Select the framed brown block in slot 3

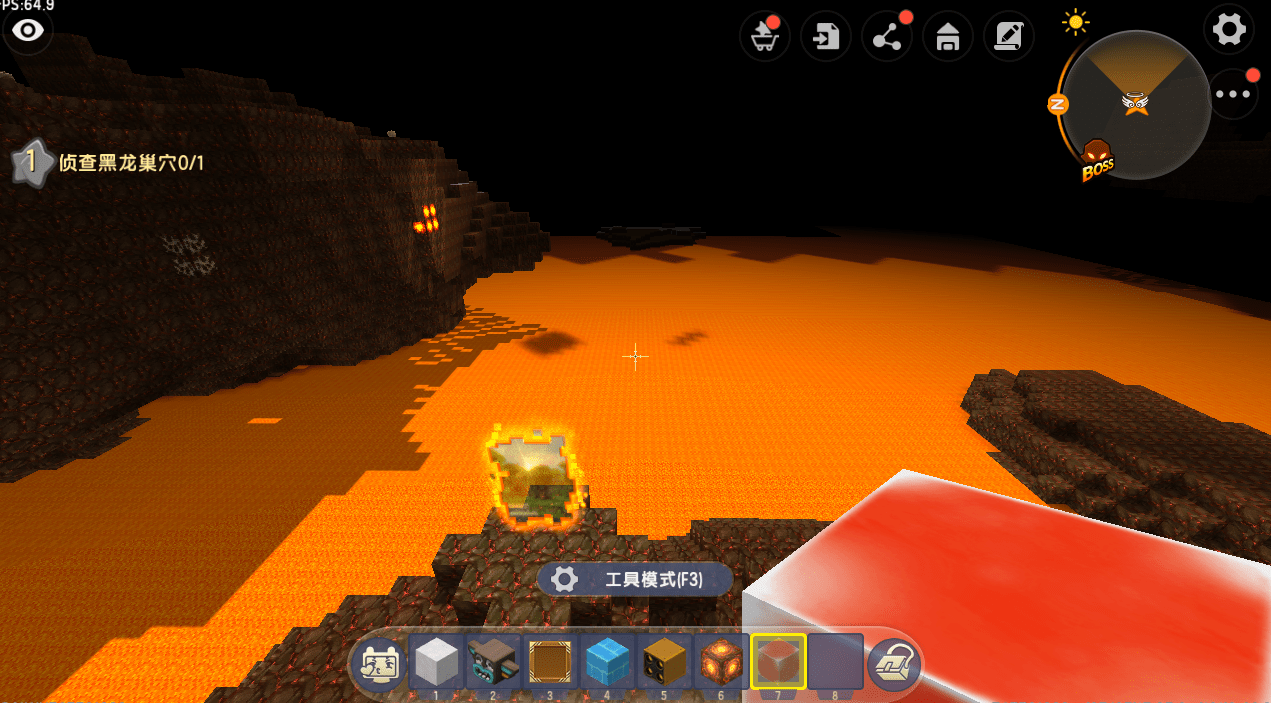(x=549, y=661)
